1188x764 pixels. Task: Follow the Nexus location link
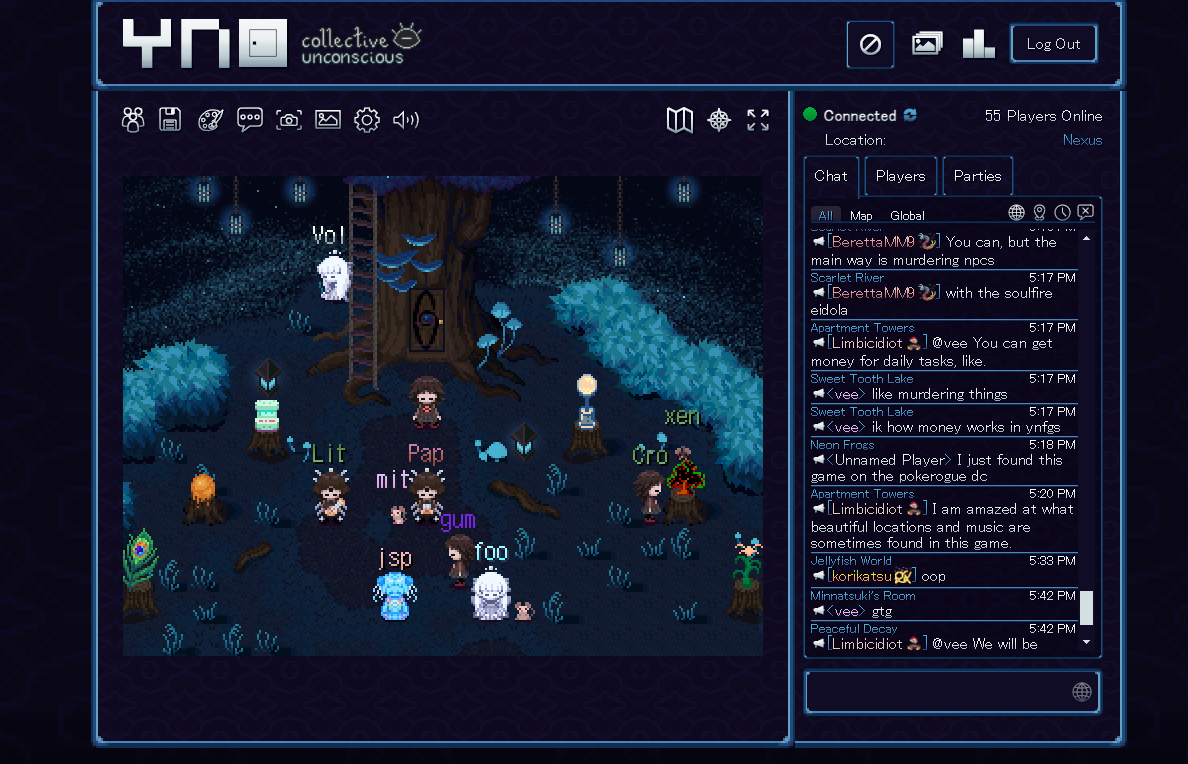click(x=1082, y=140)
